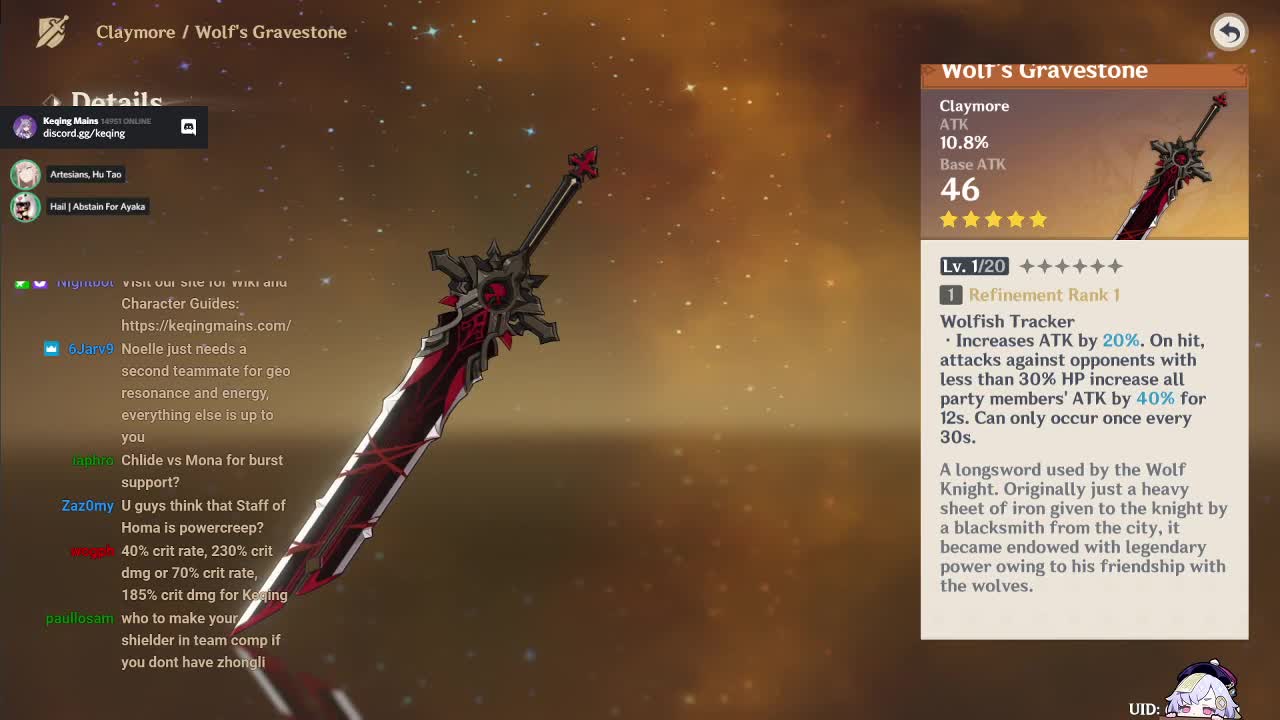Viewport: 1280px width, 720px height.
Task: Open the Details tab
Action: pos(116,100)
